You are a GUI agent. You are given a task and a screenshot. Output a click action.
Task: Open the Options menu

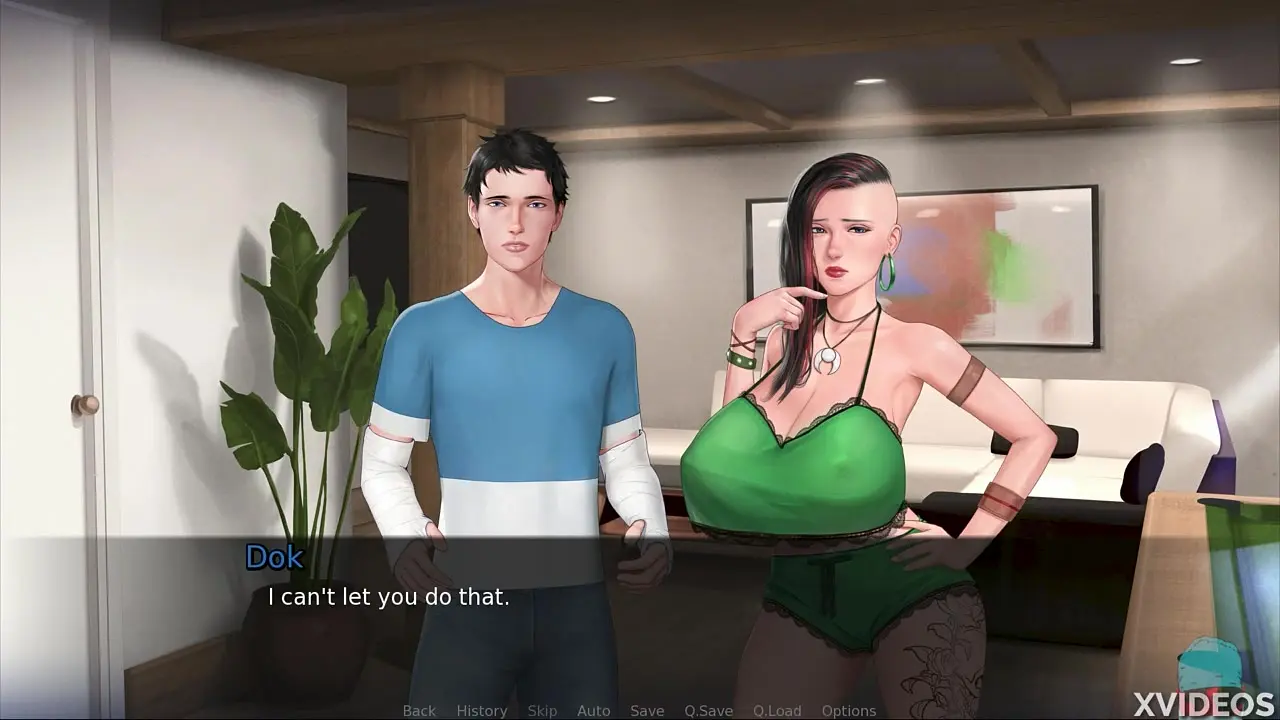849,711
